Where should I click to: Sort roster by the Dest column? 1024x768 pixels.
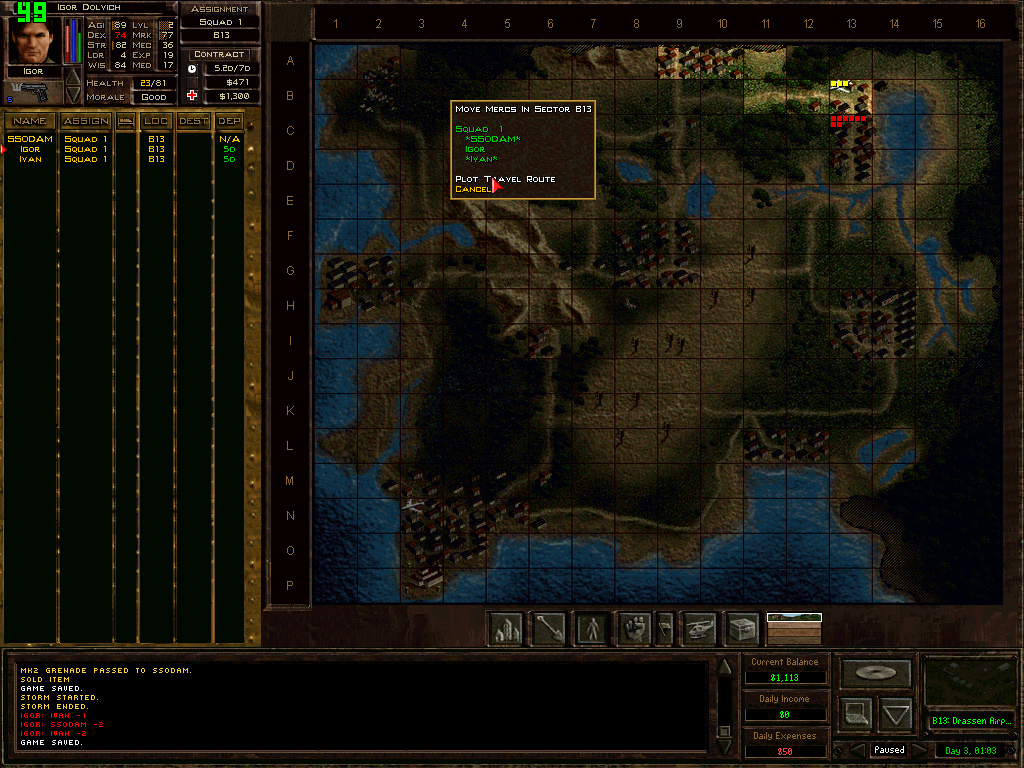(x=194, y=121)
